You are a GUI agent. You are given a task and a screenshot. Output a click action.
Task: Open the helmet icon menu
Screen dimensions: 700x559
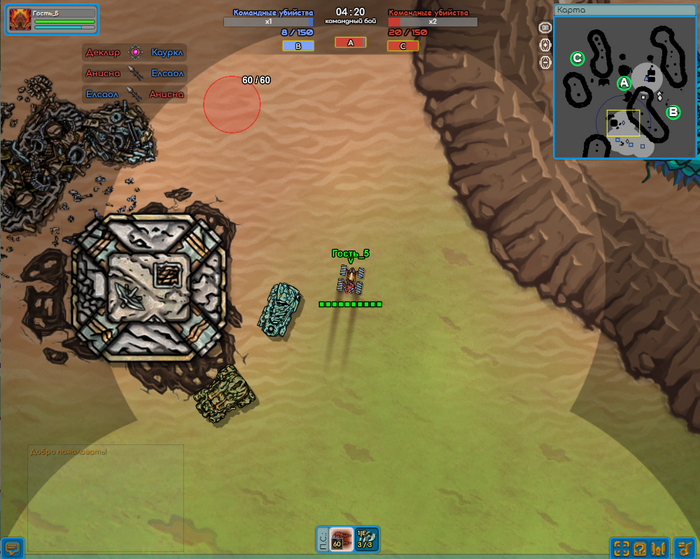tap(640, 548)
